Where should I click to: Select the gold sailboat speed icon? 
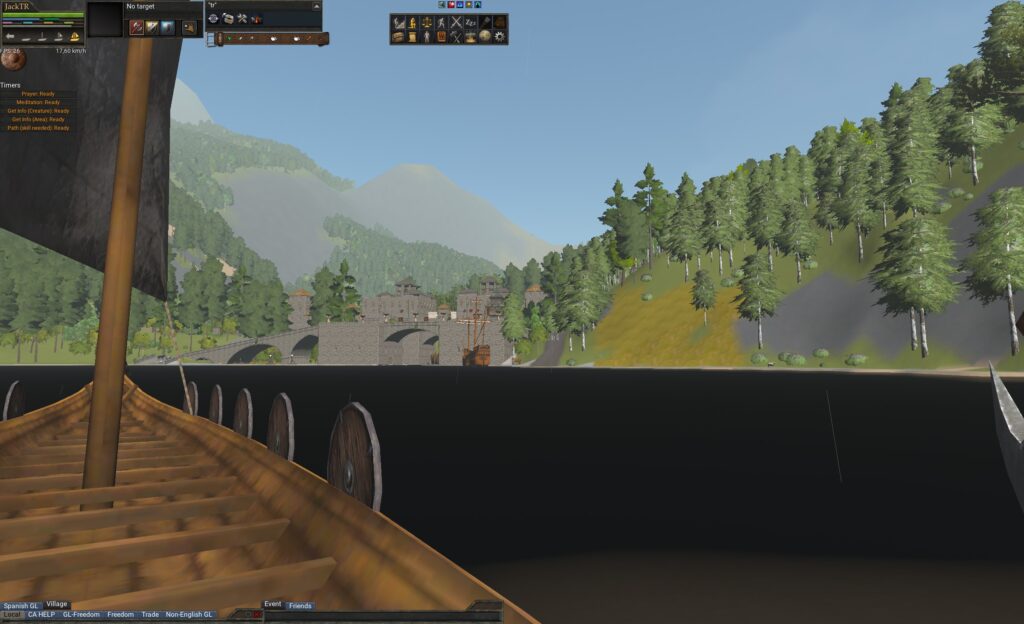[75, 37]
